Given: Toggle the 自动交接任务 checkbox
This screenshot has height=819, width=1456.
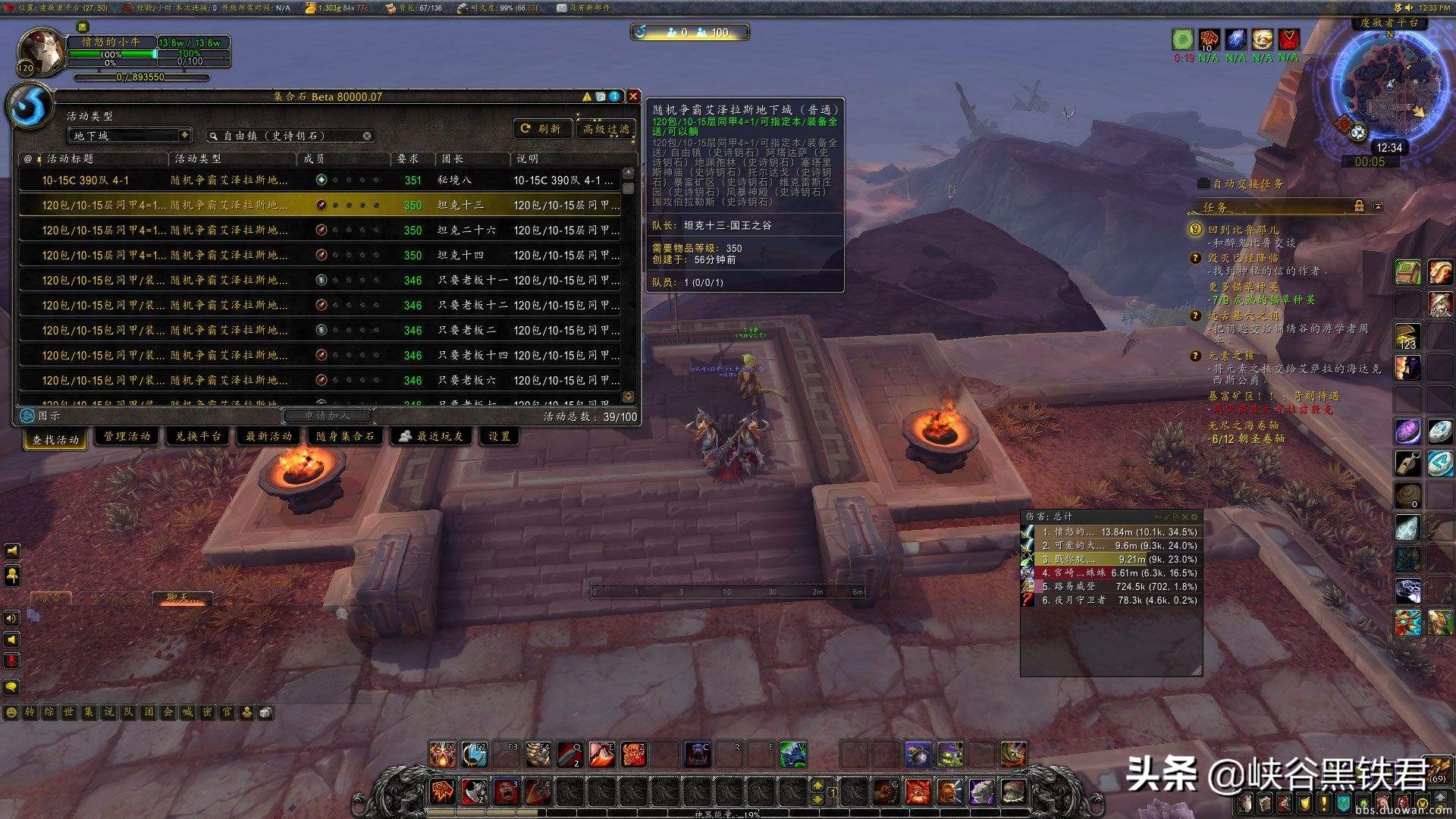Looking at the screenshot, I should pos(1203,184).
